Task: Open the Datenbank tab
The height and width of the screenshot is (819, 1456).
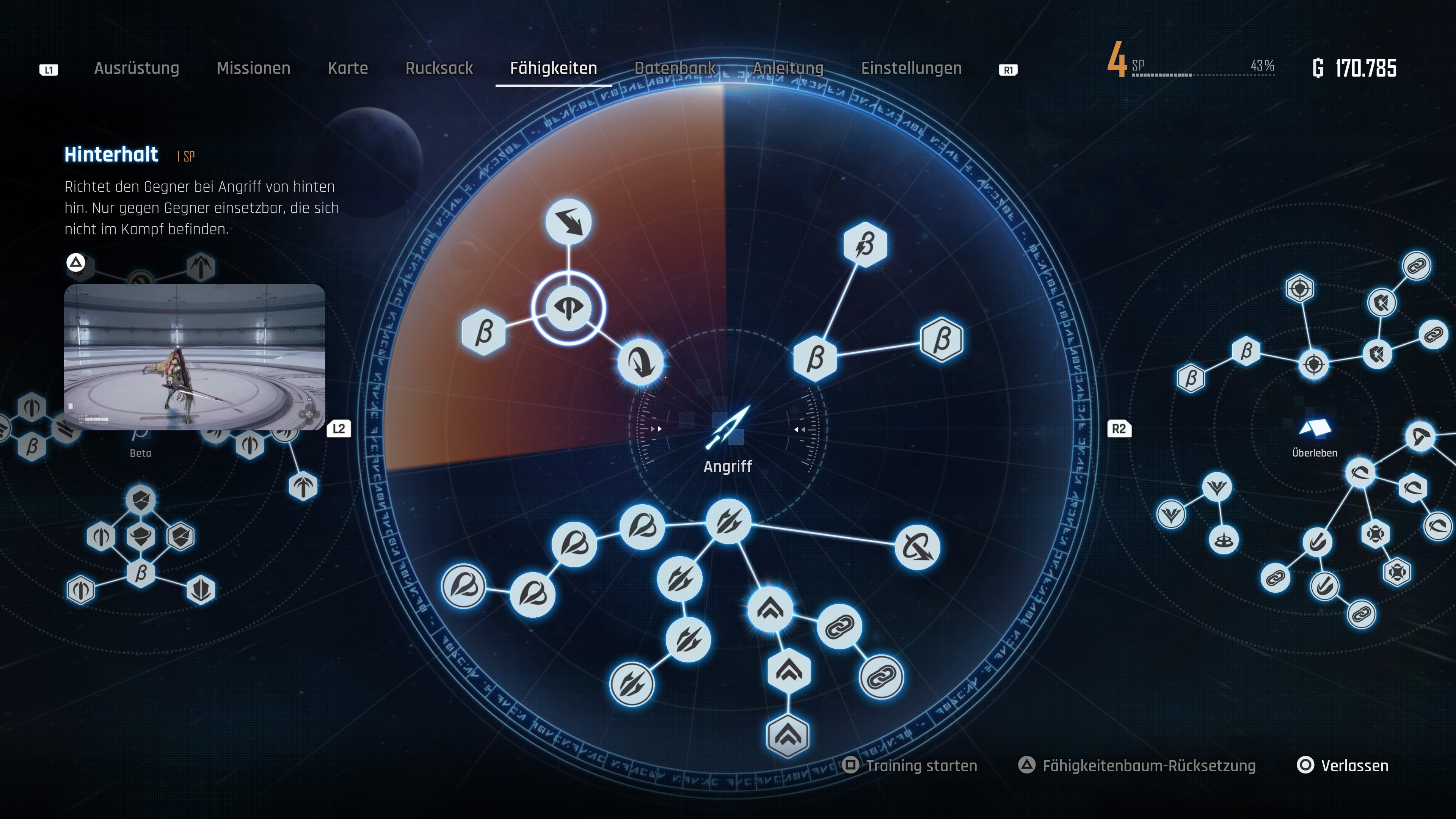Action: [675, 68]
